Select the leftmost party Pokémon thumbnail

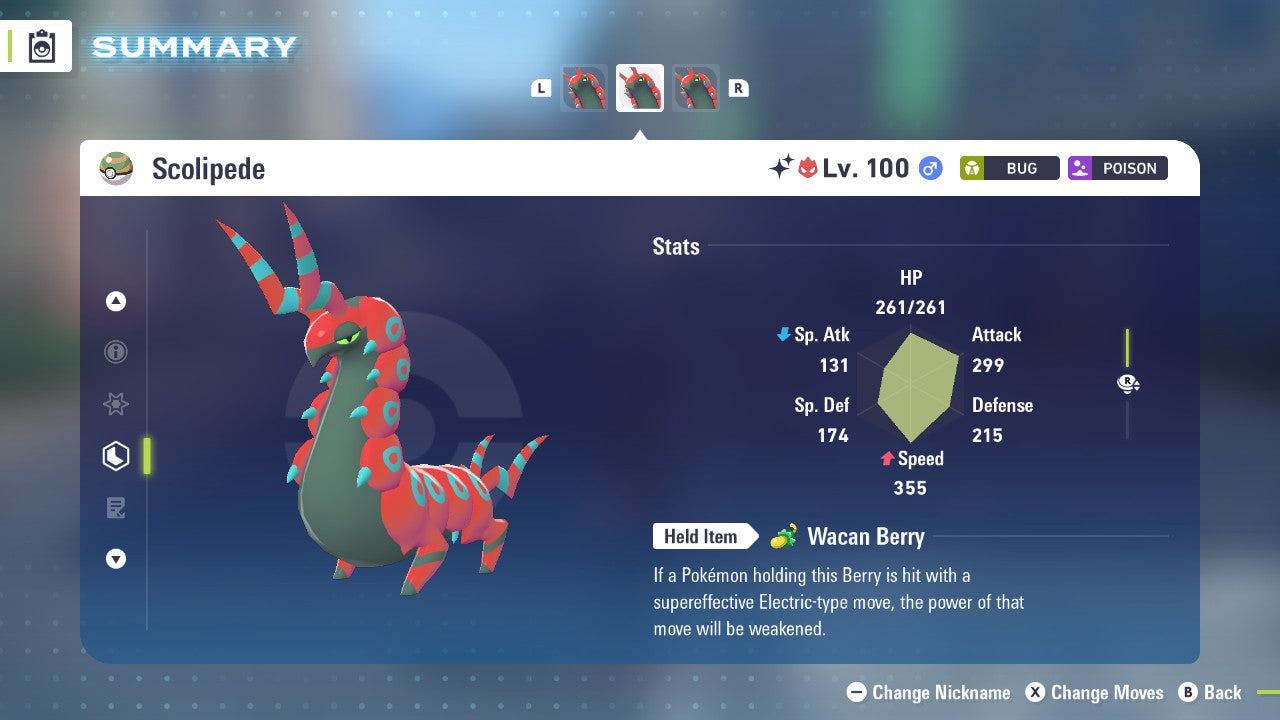tap(584, 87)
